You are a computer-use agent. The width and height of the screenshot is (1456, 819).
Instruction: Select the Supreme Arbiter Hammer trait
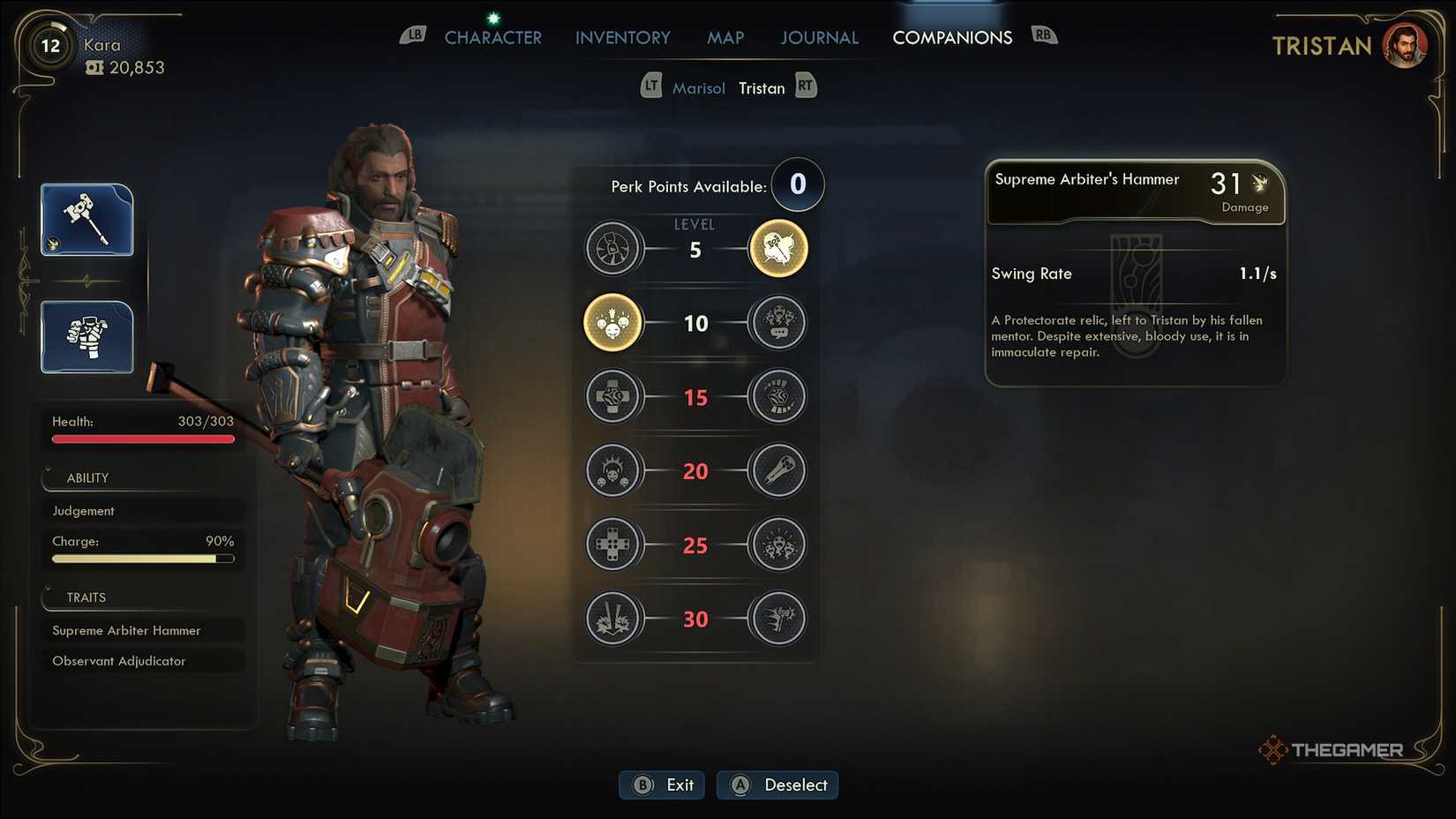pyautogui.click(x=143, y=630)
